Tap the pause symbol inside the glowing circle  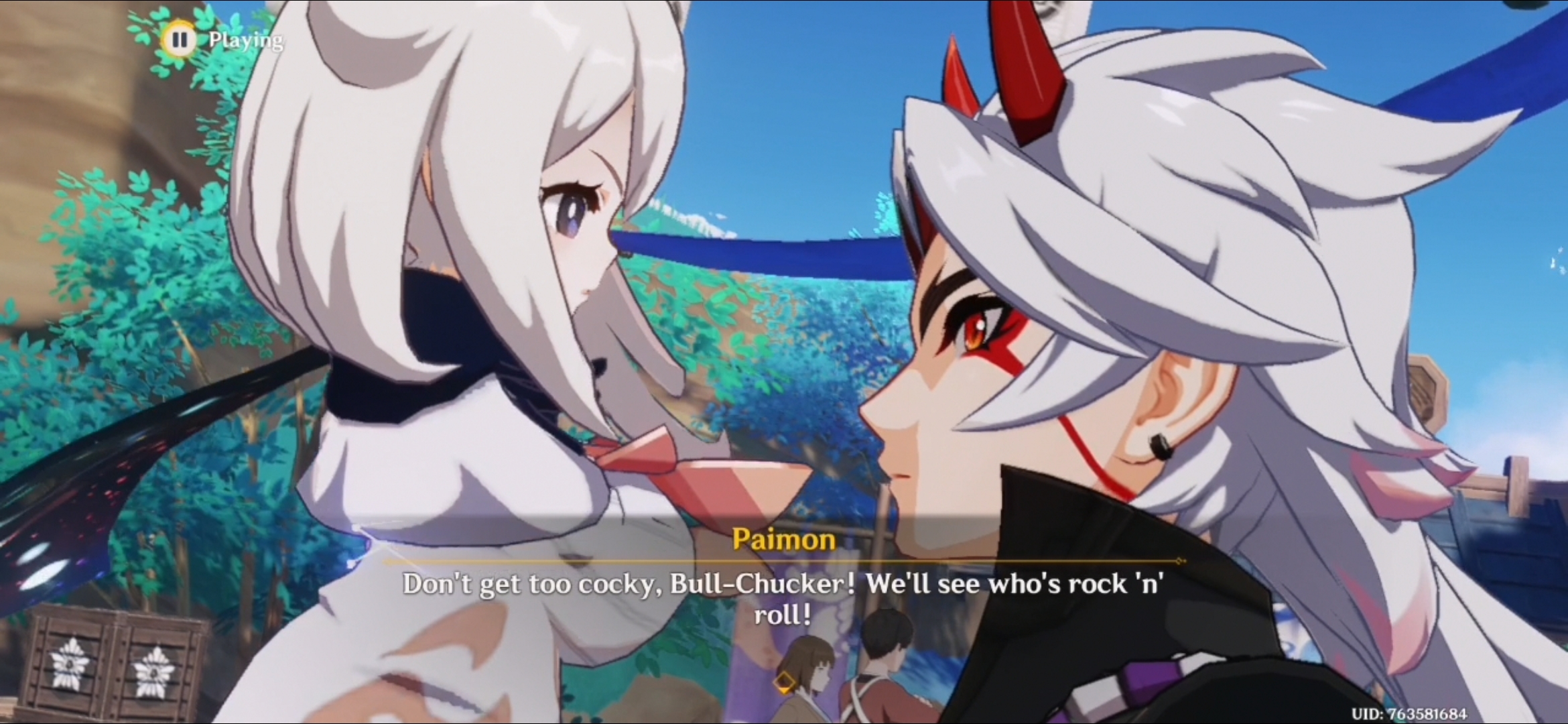(x=180, y=40)
